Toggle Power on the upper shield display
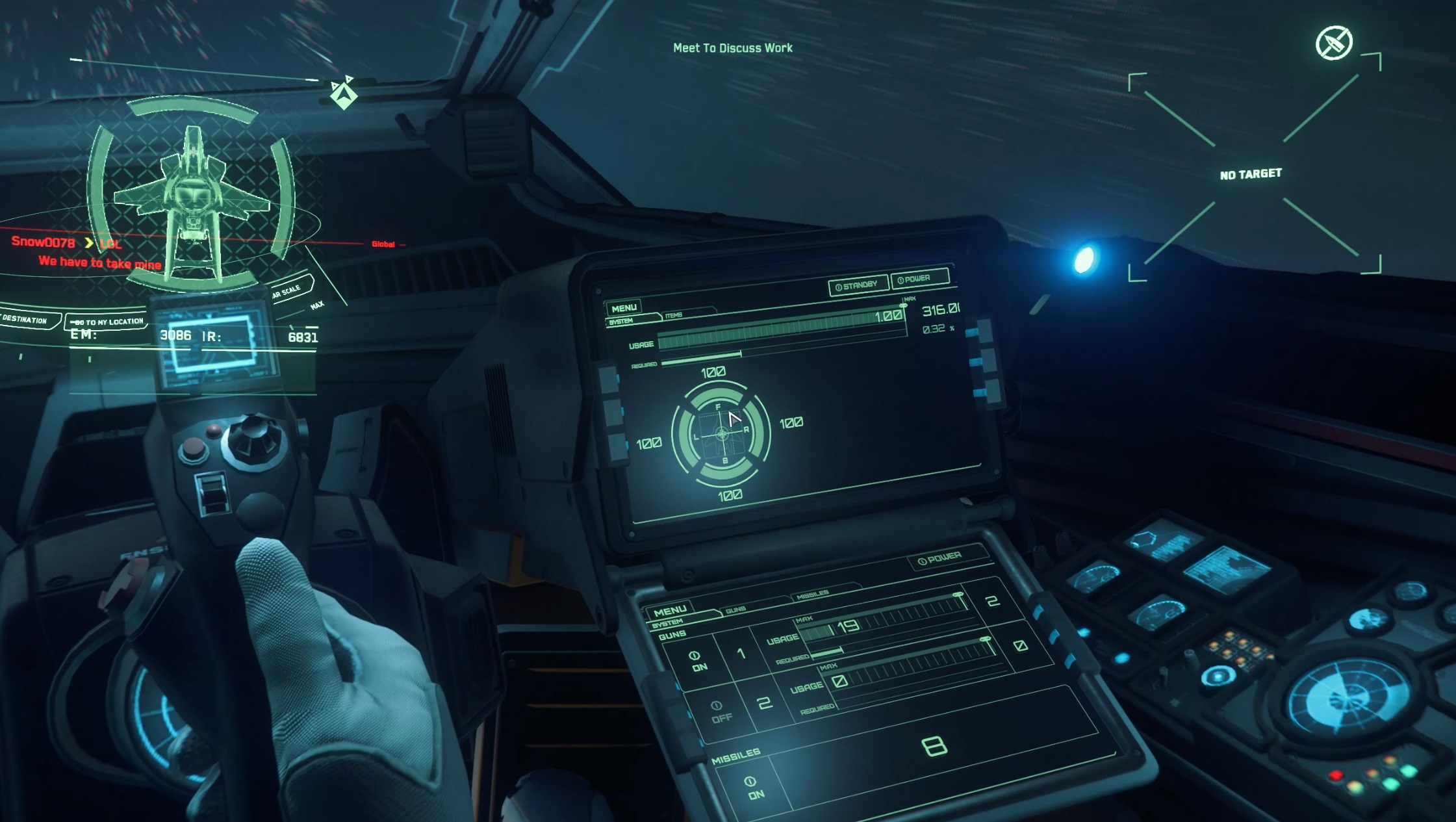Image resolution: width=1456 pixels, height=822 pixels. pos(919,279)
